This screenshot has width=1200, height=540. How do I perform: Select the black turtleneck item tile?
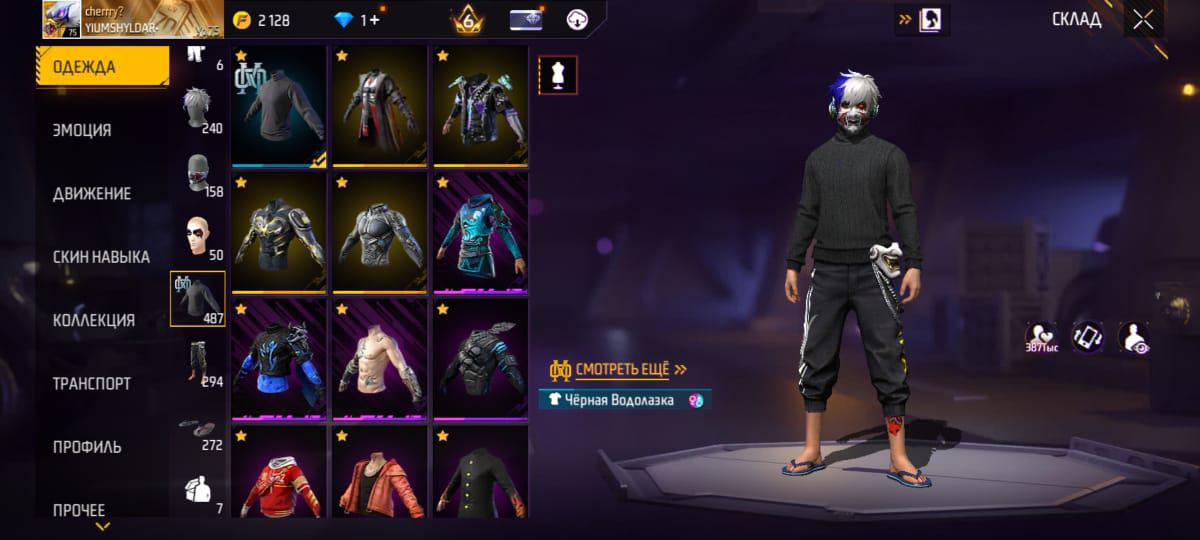coord(279,105)
